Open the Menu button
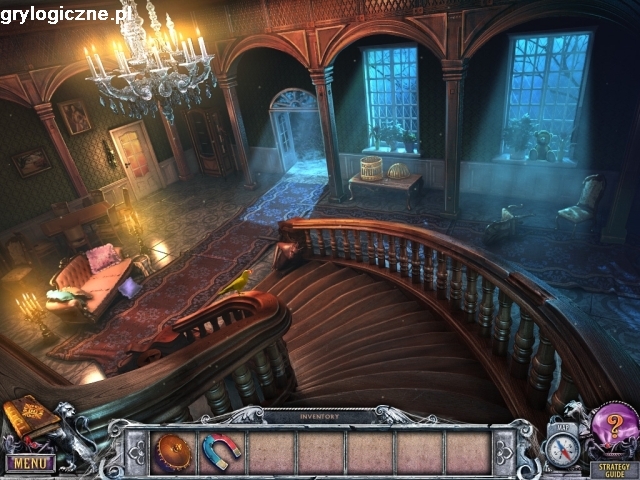 pyautogui.click(x=29, y=463)
